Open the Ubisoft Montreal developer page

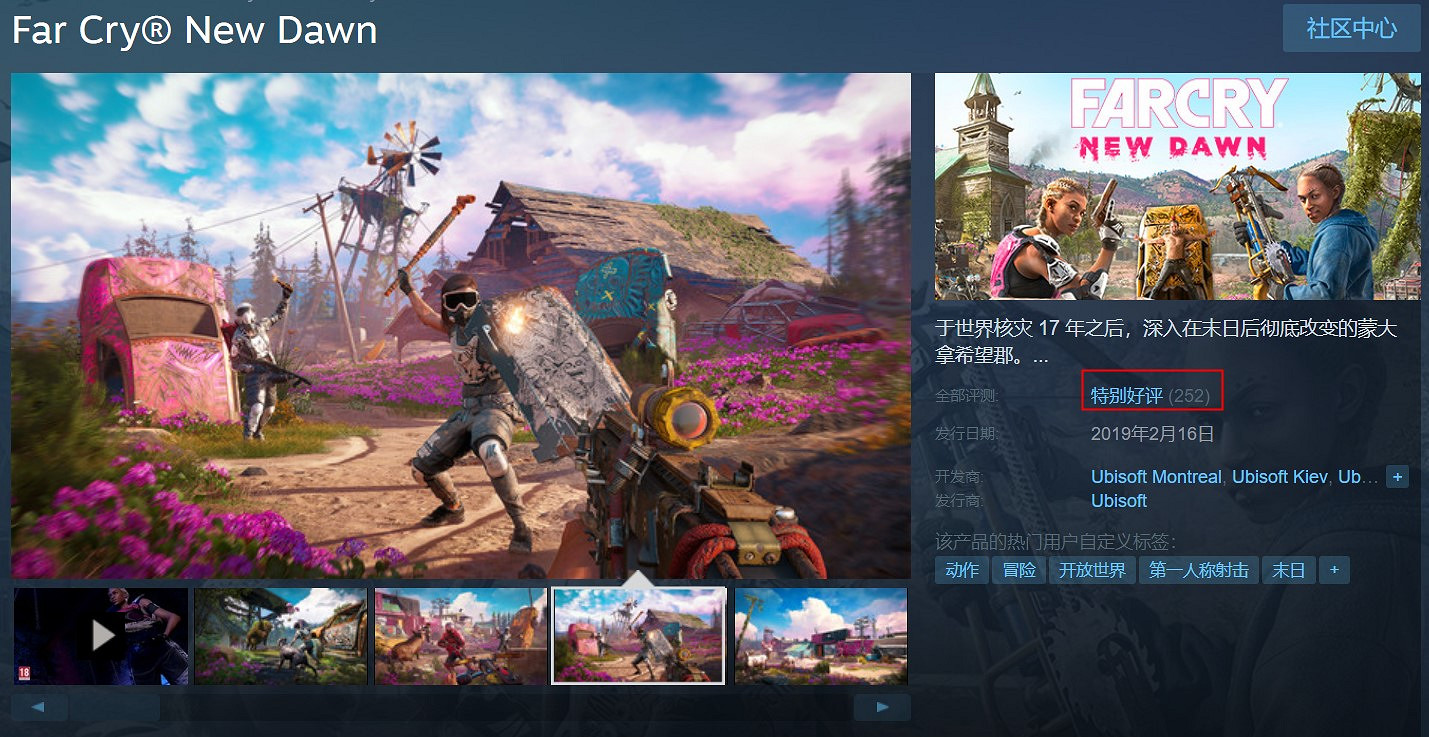tap(1155, 477)
